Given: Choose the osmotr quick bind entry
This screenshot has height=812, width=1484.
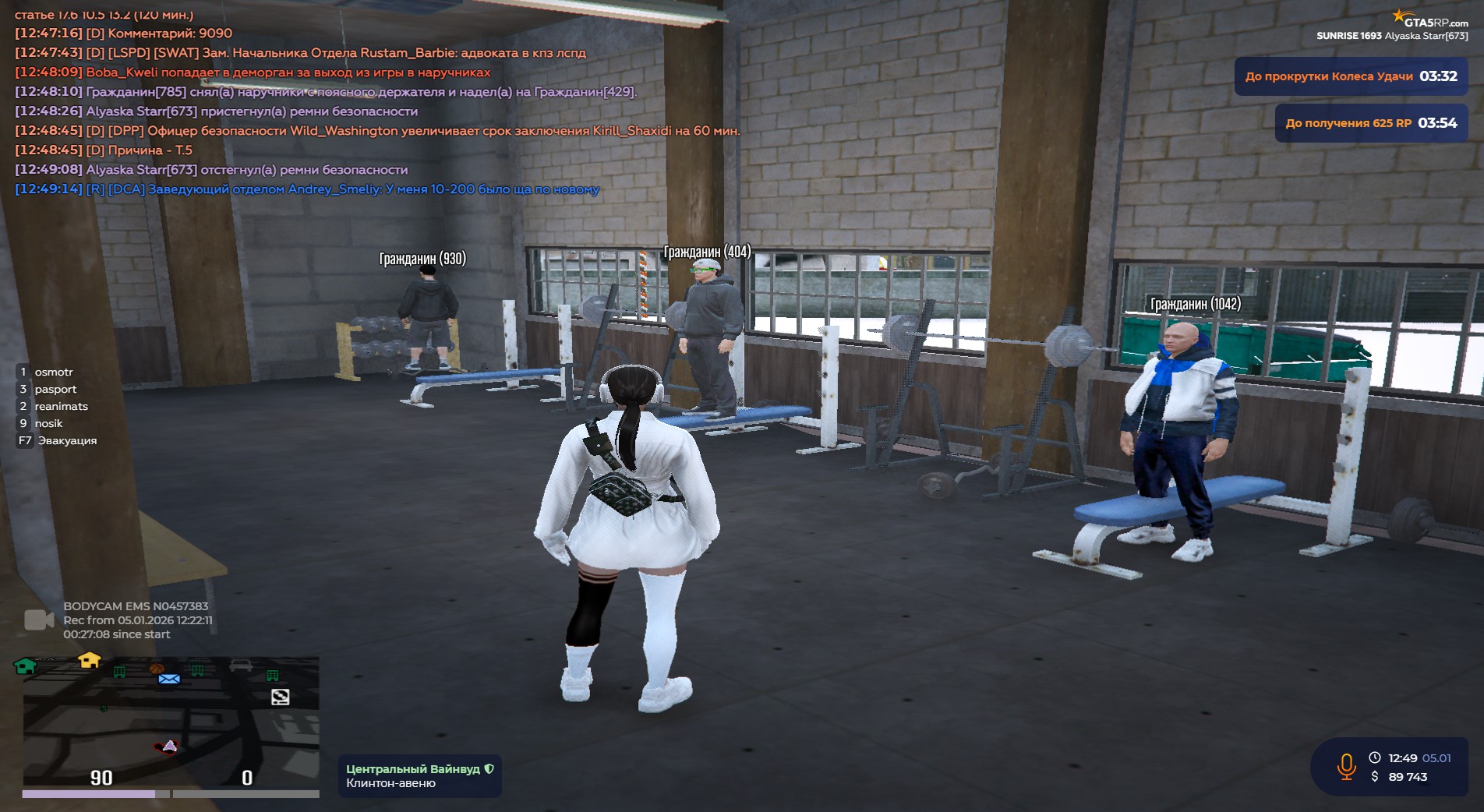Looking at the screenshot, I should coord(53,372).
